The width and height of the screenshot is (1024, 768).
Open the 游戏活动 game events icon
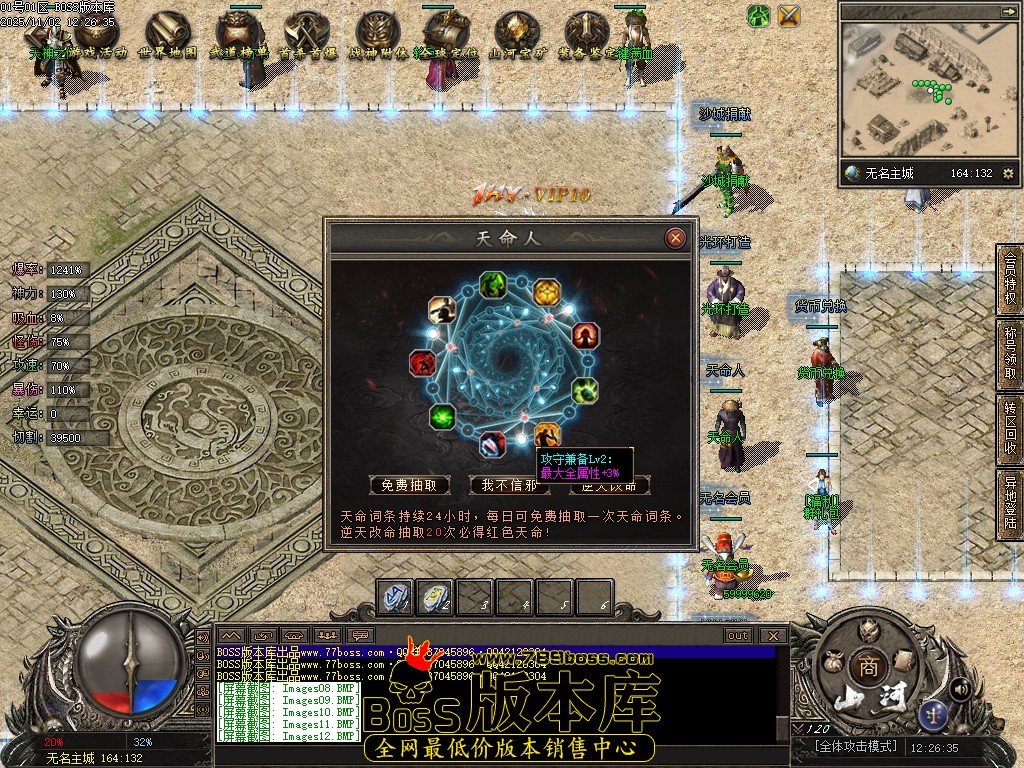pos(97,36)
